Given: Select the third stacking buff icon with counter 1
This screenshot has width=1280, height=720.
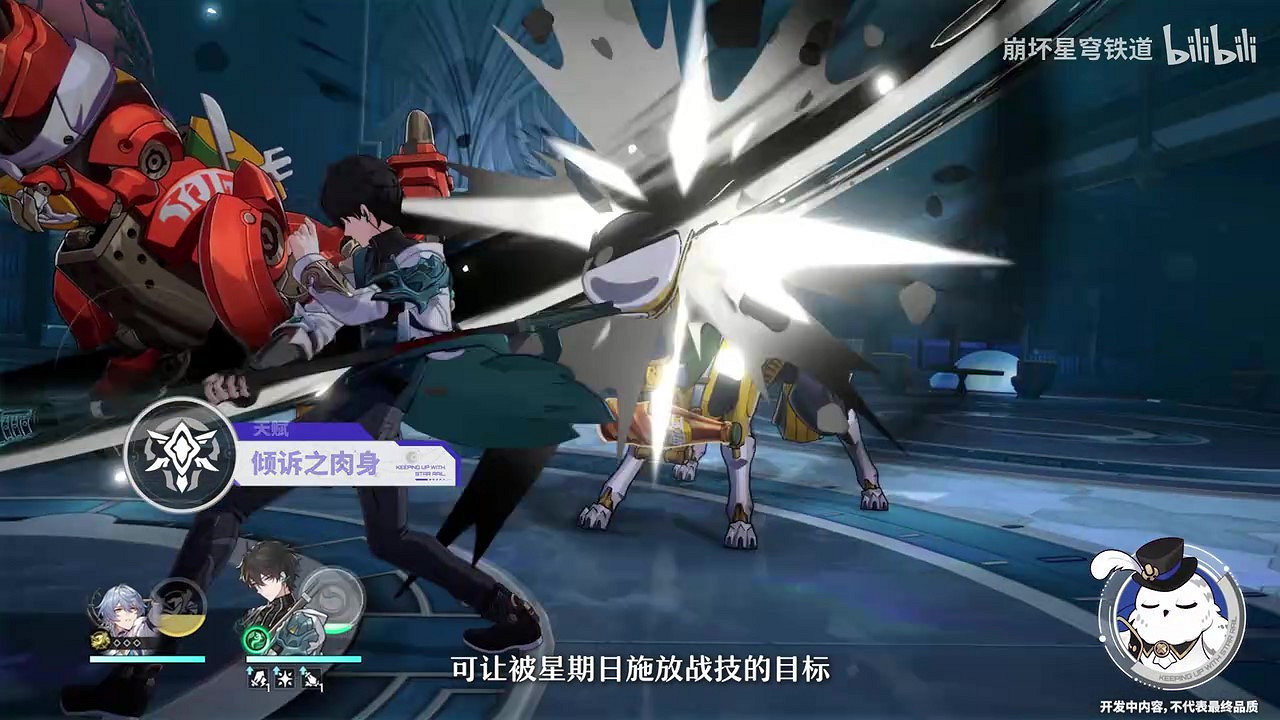Looking at the screenshot, I should (310, 677).
